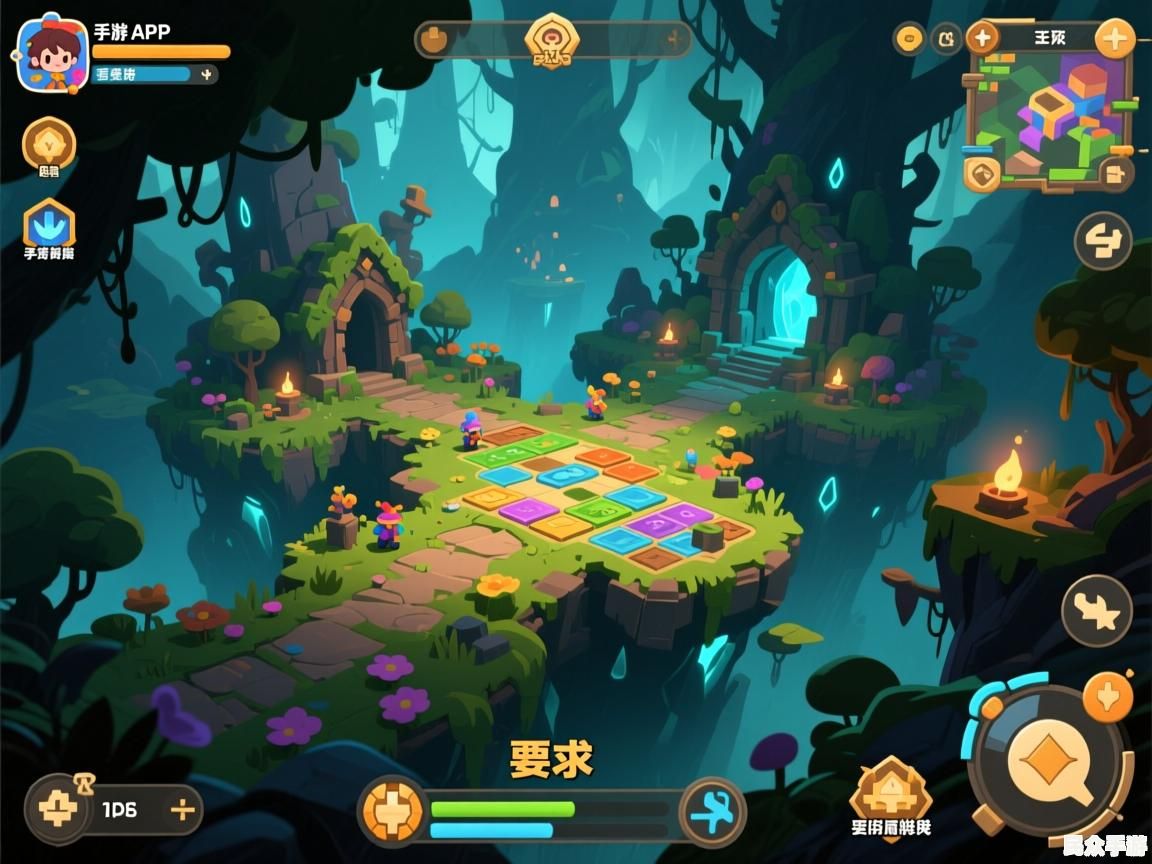Tap the large orange diamond action button

click(x=1048, y=762)
